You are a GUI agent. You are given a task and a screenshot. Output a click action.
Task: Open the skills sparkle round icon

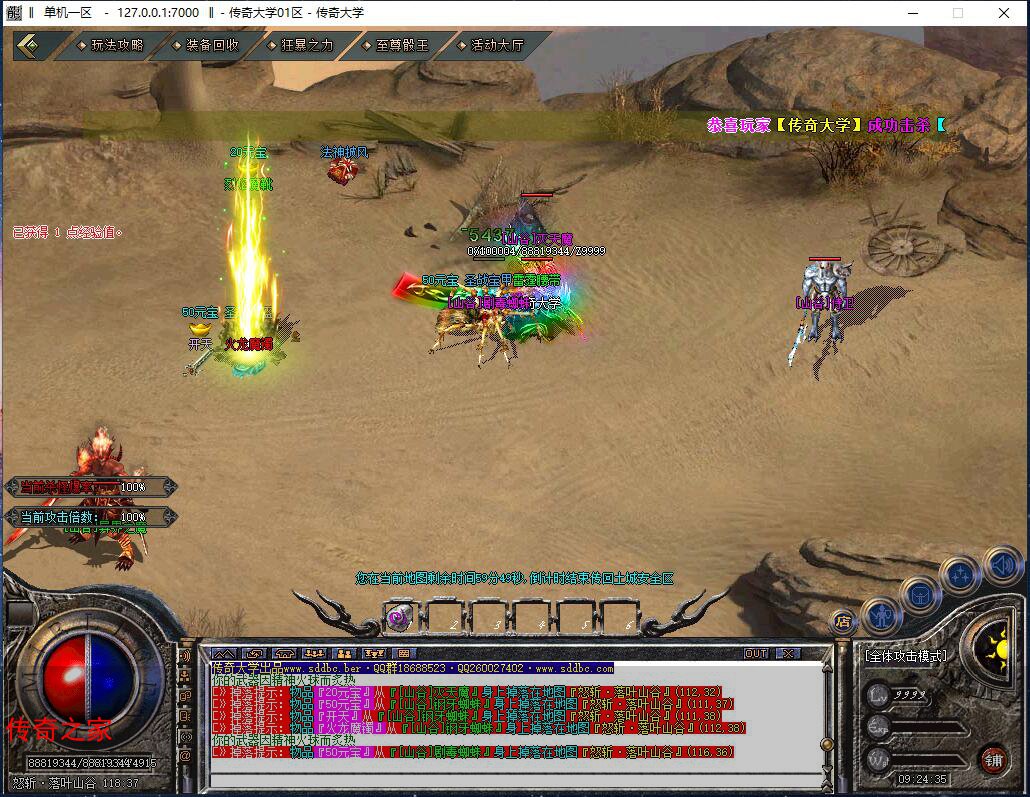pos(959,575)
